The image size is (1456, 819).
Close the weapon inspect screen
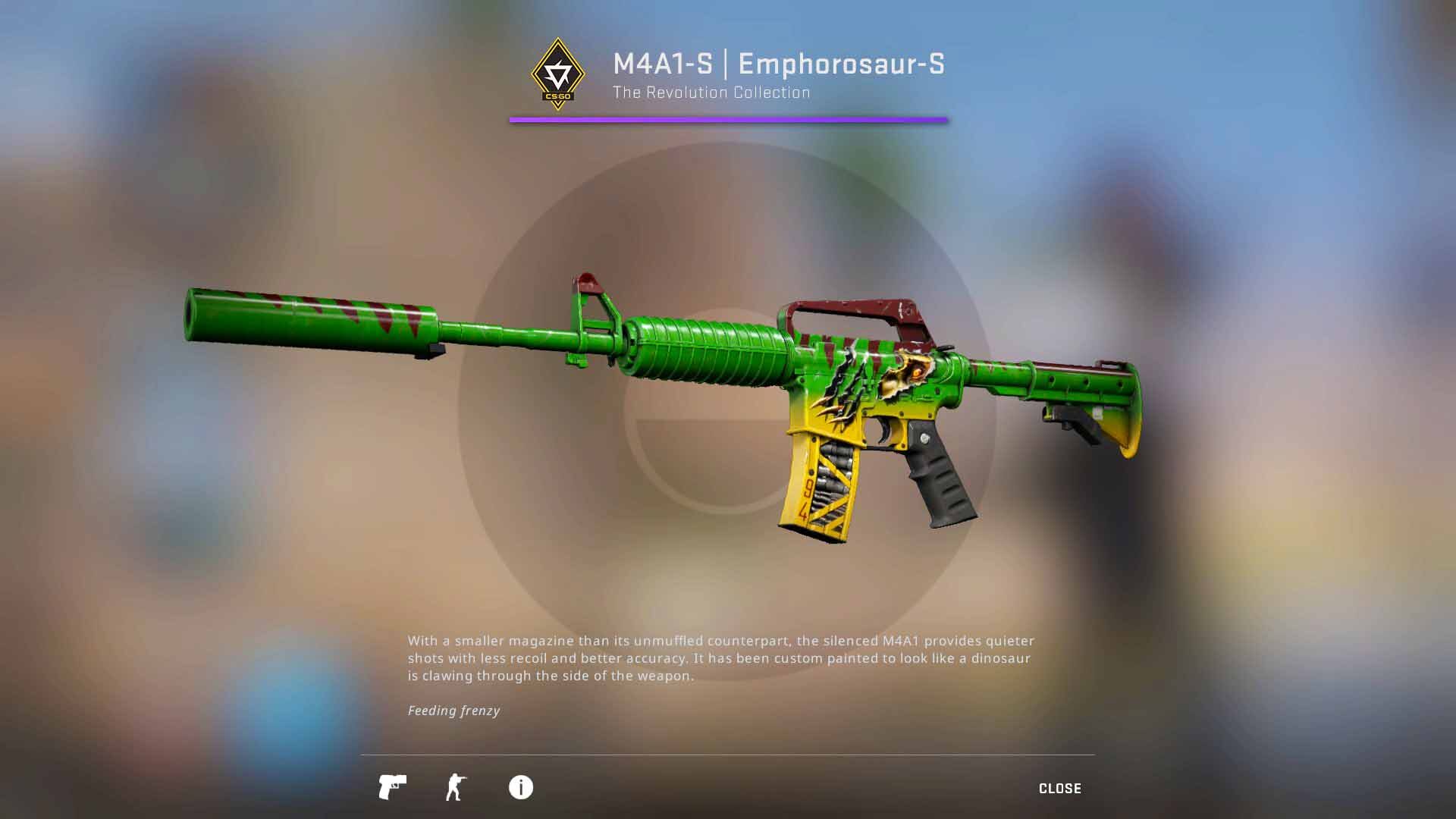click(1059, 789)
